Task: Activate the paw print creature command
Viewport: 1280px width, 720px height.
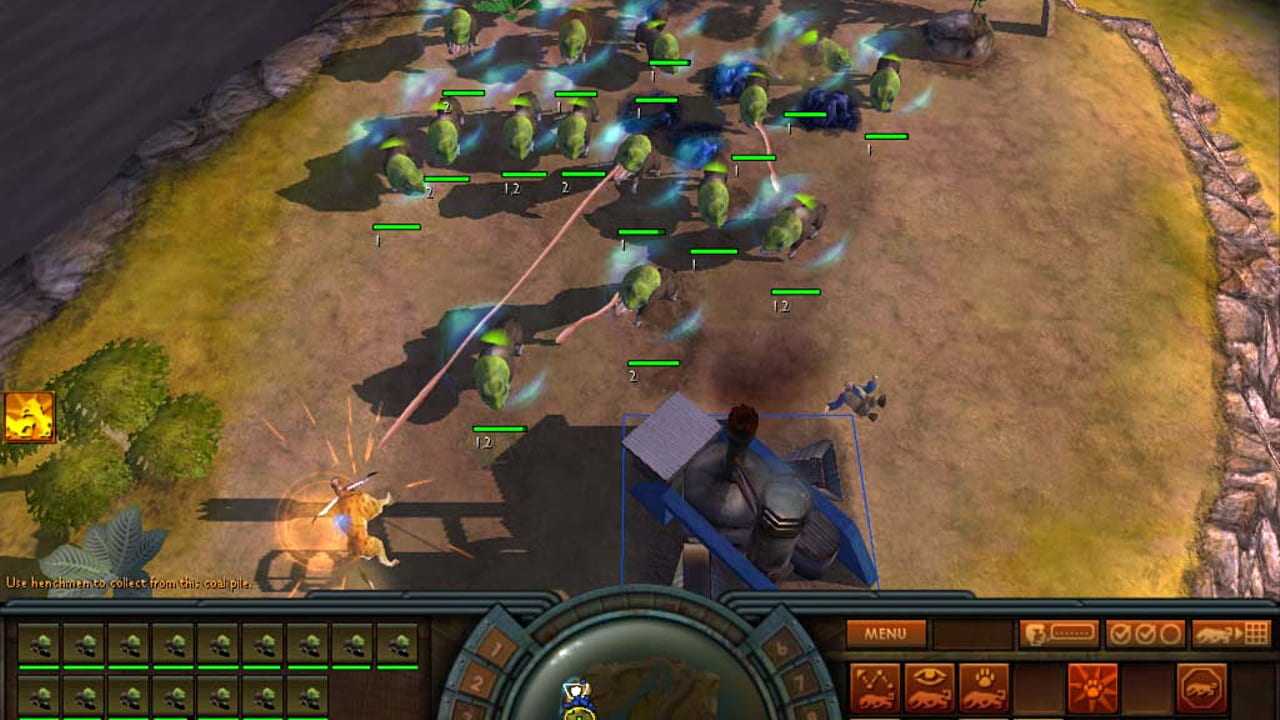Action: tap(984, 688)
